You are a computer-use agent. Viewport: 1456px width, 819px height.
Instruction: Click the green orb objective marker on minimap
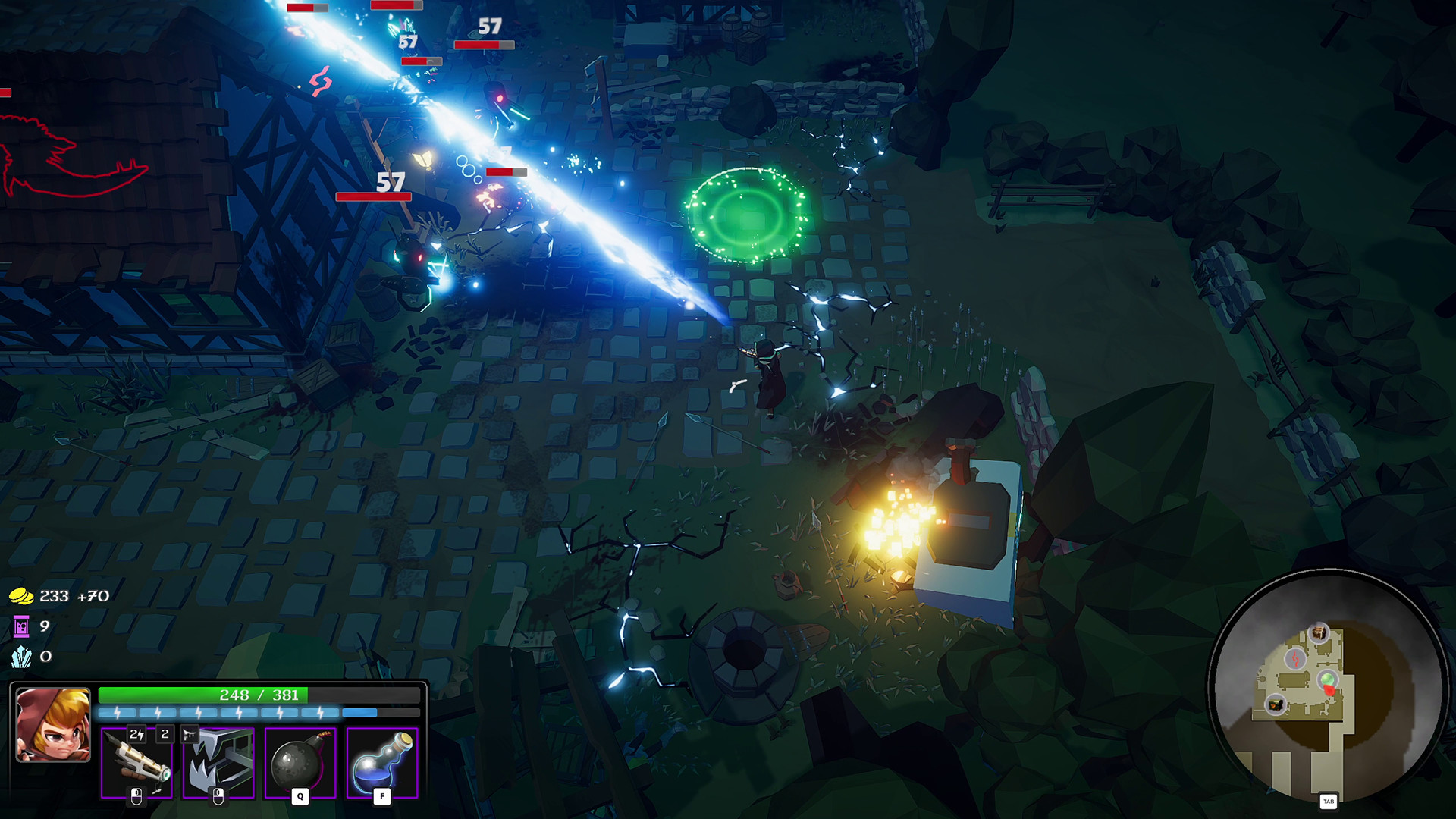coord(1327,678)
